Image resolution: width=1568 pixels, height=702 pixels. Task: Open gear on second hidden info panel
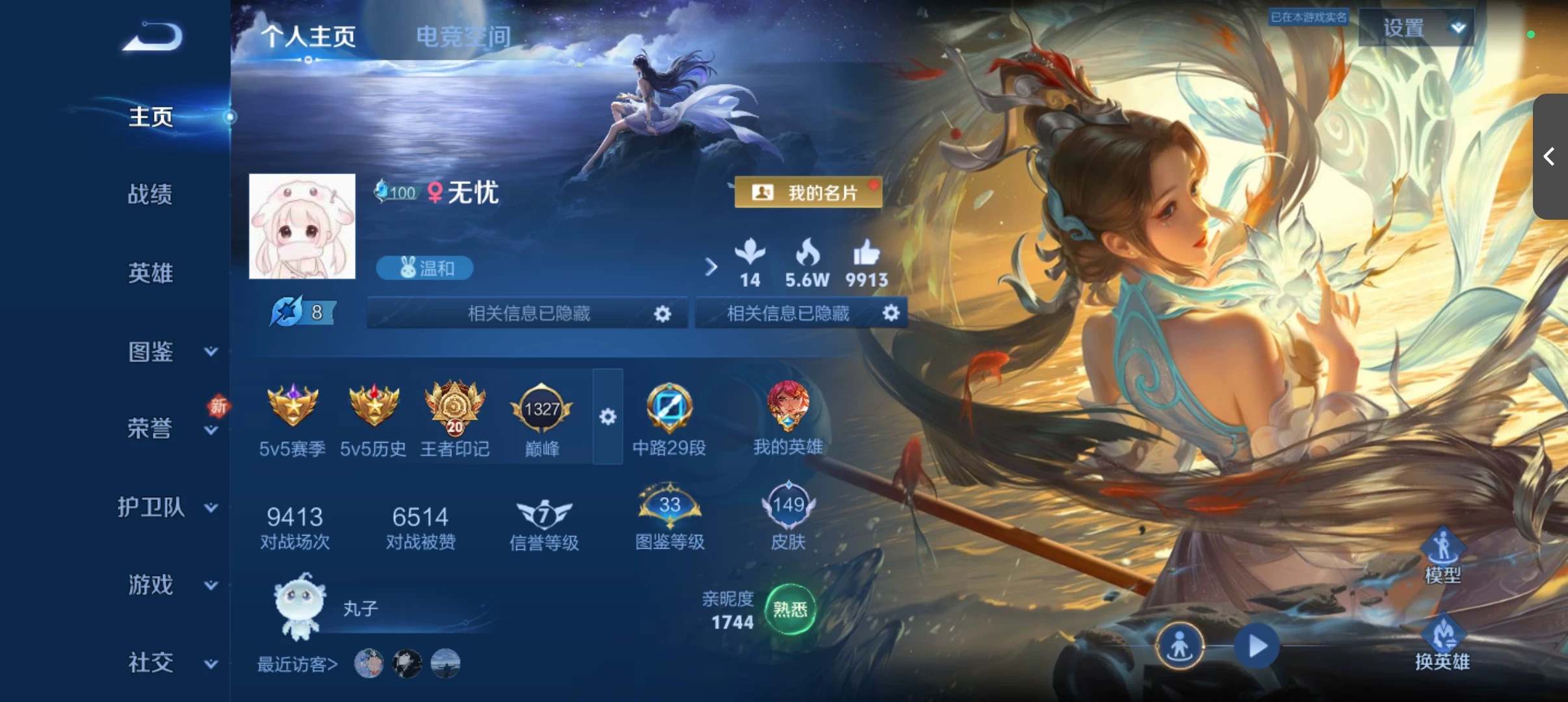(x=890, y=313)
